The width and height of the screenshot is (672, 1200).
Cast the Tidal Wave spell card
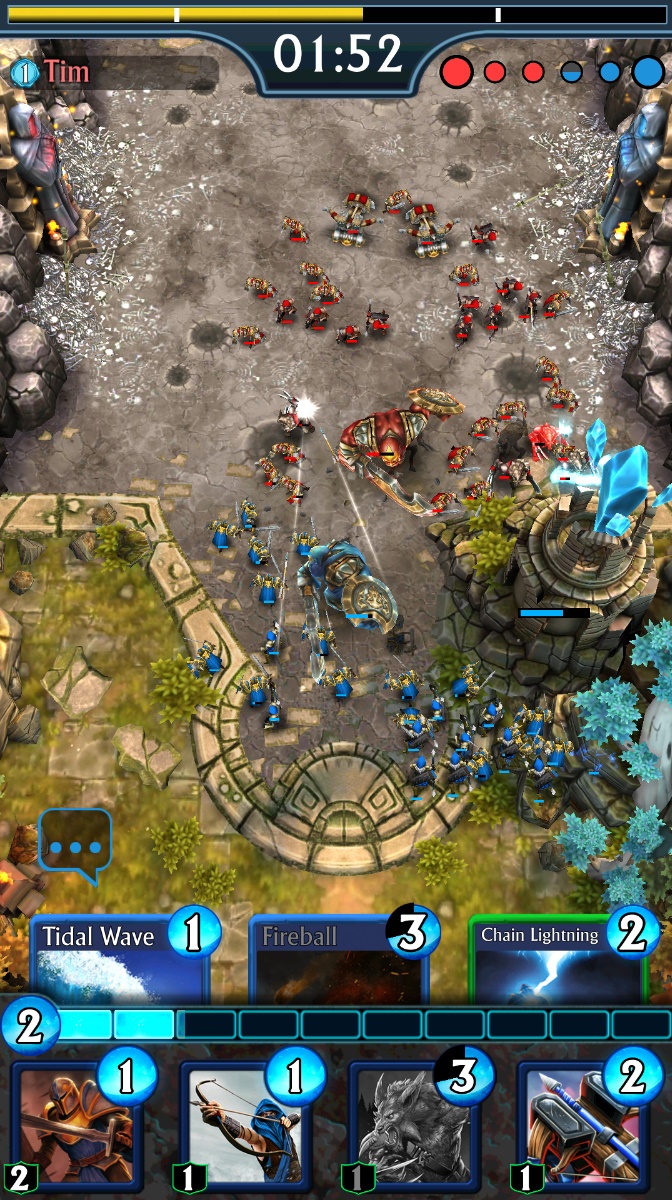coord(120,962)
